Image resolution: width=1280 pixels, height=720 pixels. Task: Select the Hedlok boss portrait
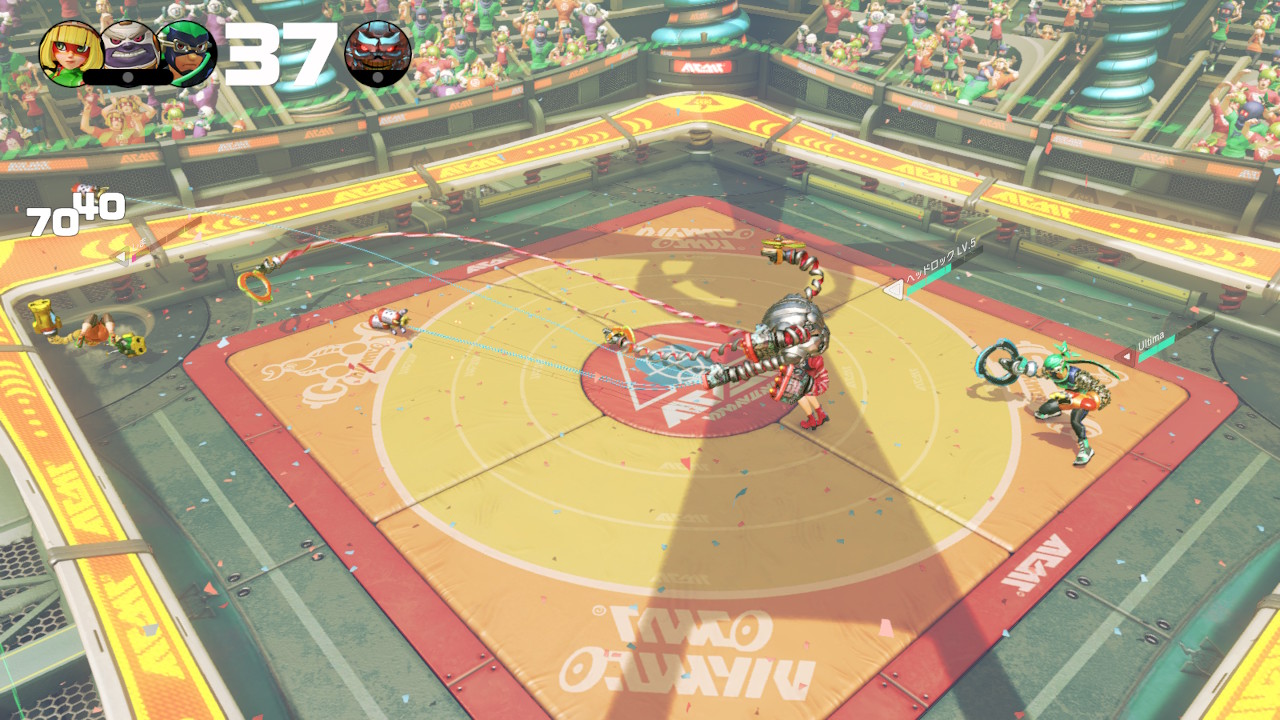(x=378, y=54)
